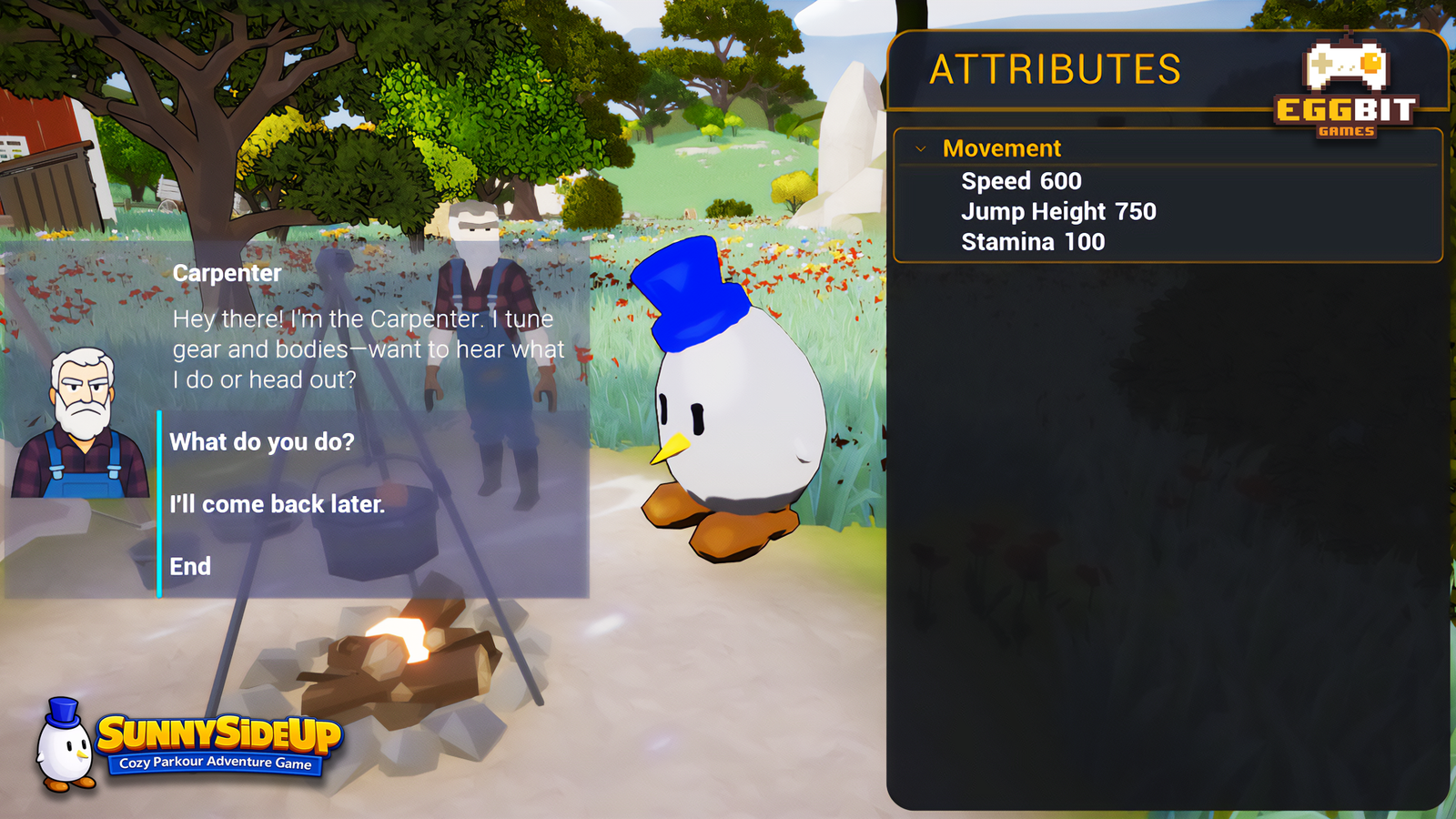The height and width of the screenshot is (819, 1456).
Task: Click the Speed 600 attribute value
Action: [1020, 181]
